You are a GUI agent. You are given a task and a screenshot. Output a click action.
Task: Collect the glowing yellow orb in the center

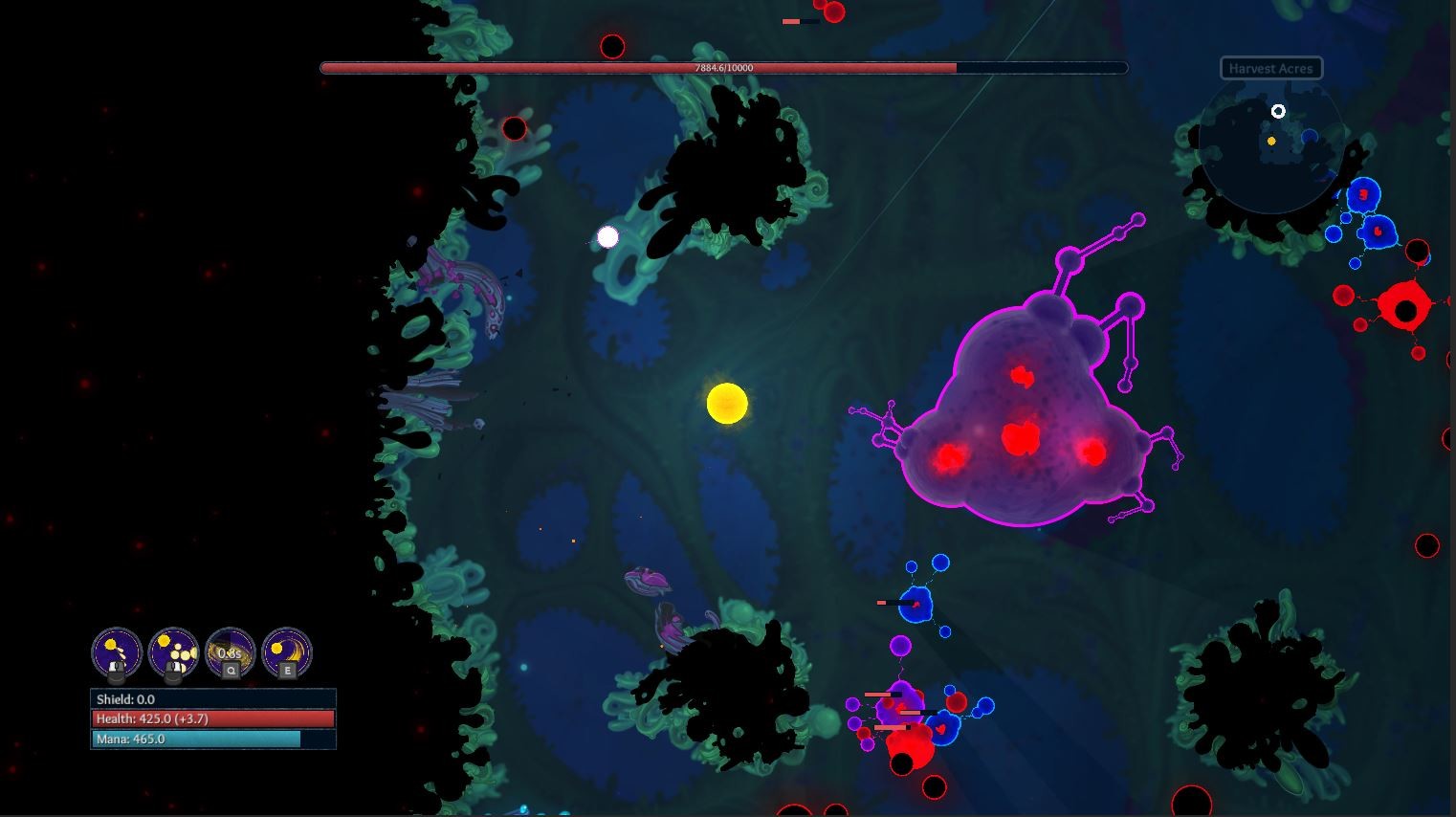(729, 404)
